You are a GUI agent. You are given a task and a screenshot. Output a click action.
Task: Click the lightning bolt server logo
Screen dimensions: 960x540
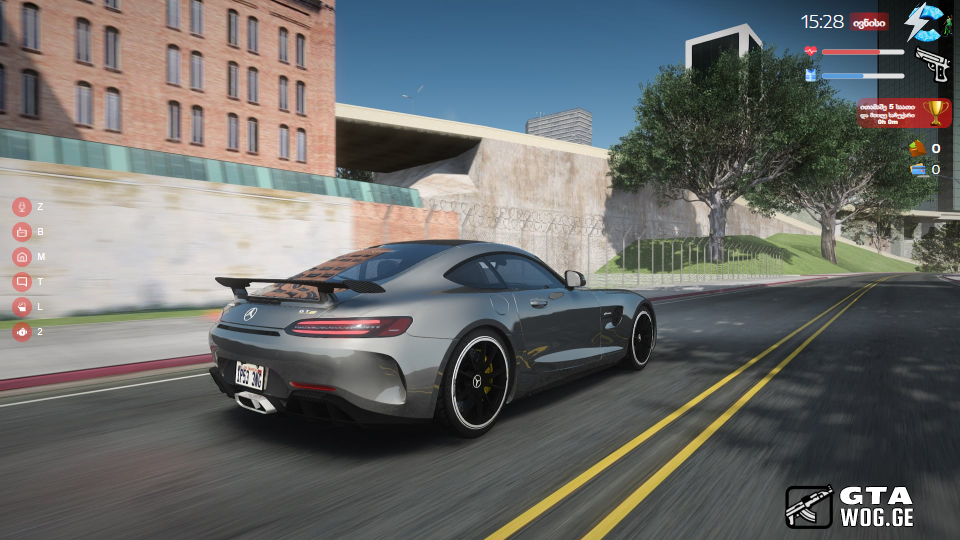pos(923,21)
